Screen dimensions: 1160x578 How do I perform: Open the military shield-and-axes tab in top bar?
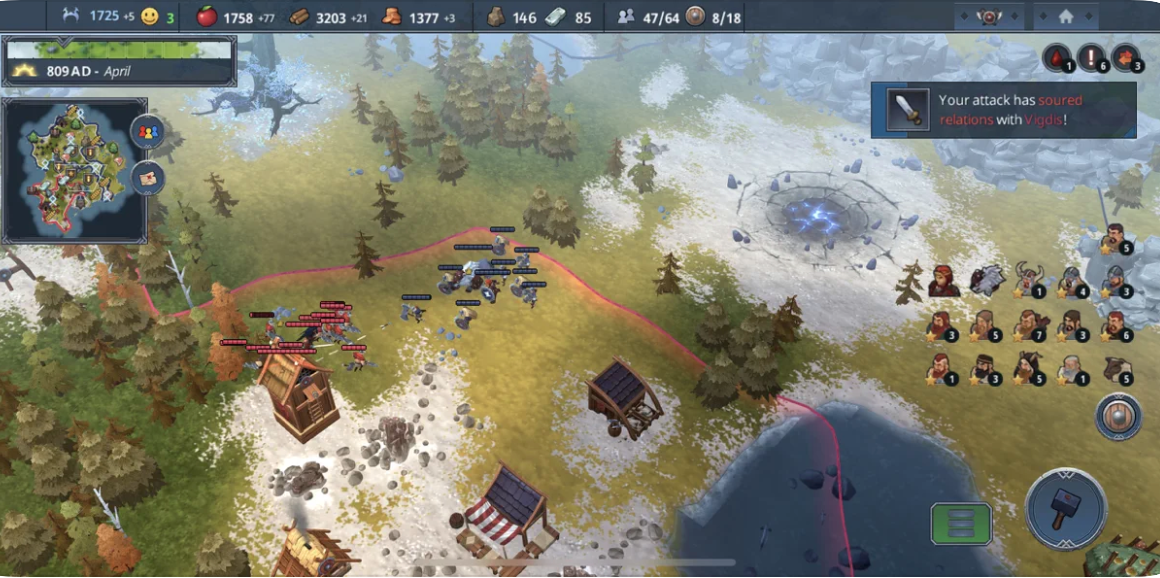point(990,17)
